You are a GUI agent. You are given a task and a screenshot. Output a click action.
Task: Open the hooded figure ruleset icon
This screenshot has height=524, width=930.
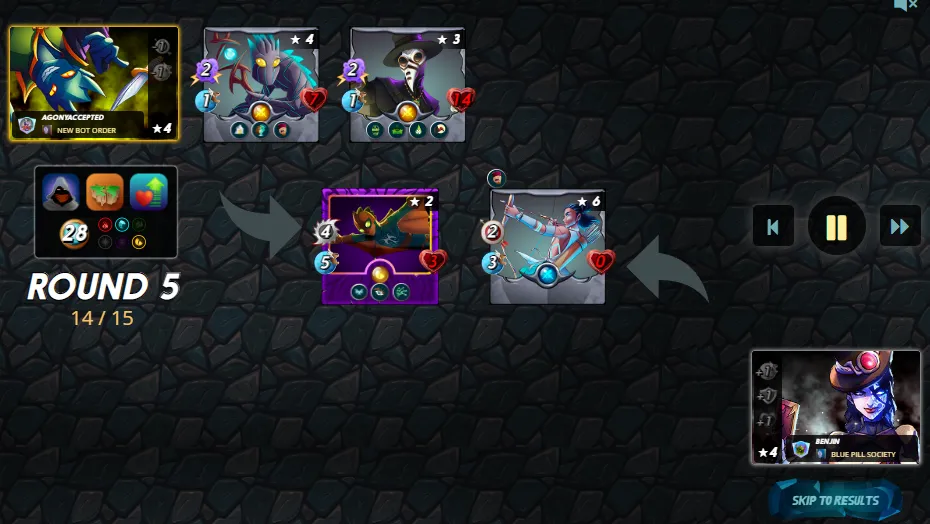click(x=61, y=192)
